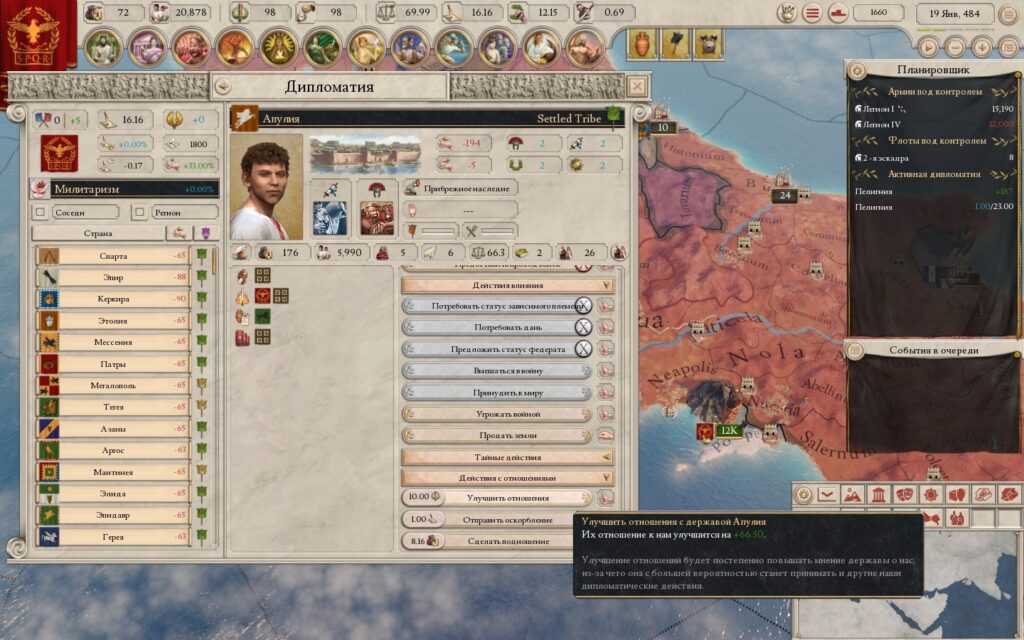Screen dimensions: 1024x640
Task: Click Улучшить отношения button
Action: 508,498
